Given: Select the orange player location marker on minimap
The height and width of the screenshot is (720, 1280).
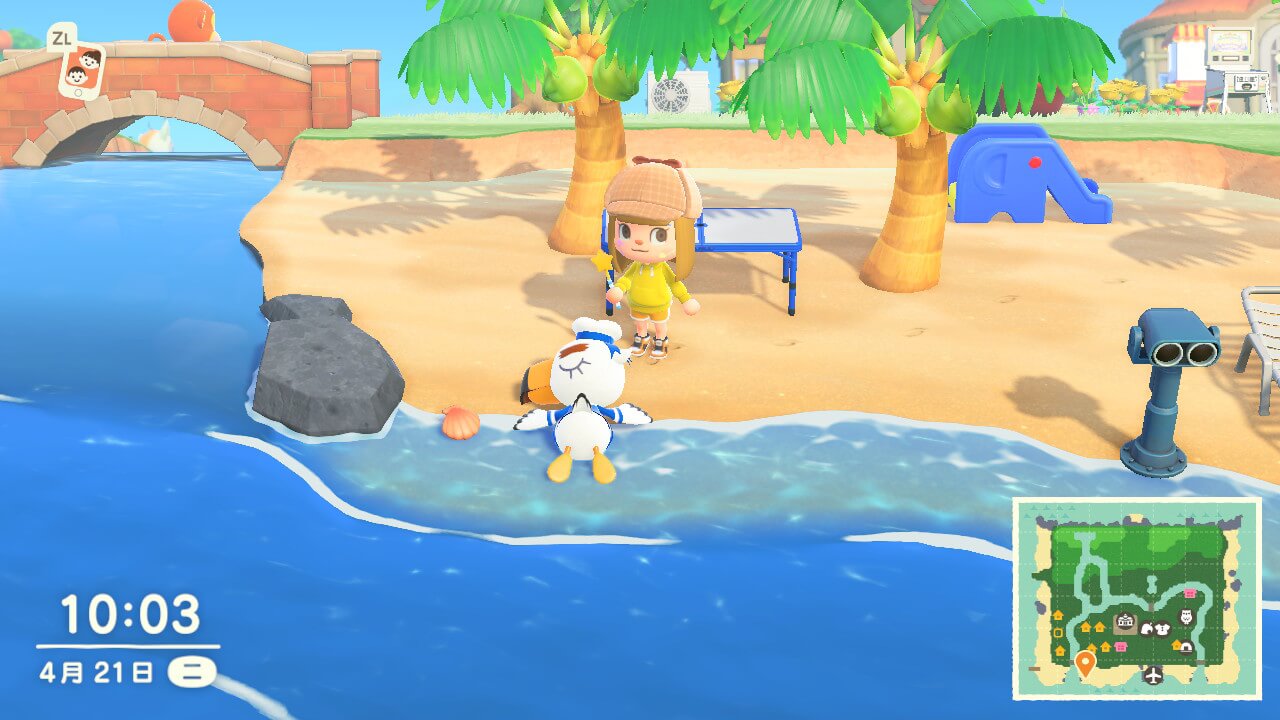Looking at the screenshot, I should [x=1085, y=662].
